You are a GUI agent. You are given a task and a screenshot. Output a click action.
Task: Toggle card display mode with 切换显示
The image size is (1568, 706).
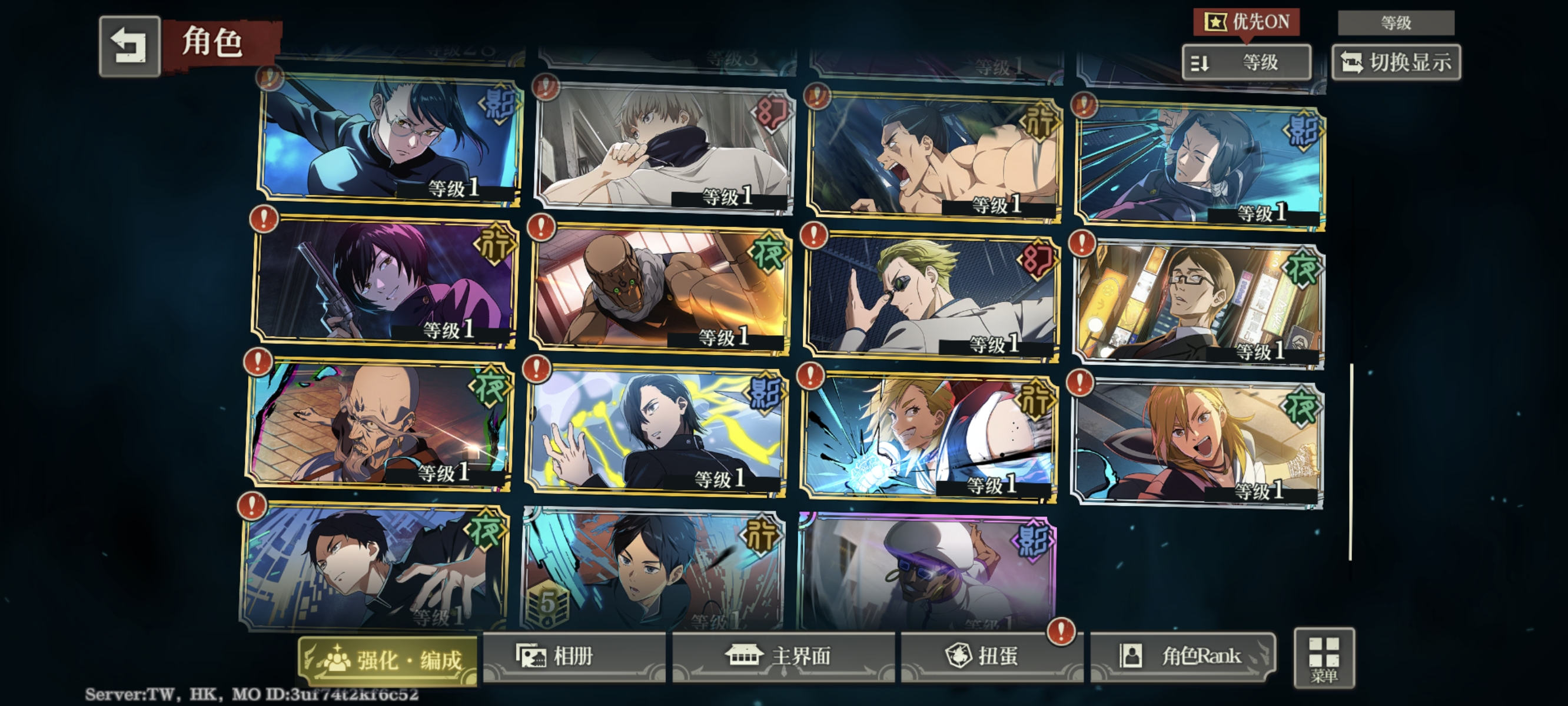click(1397, 60)
